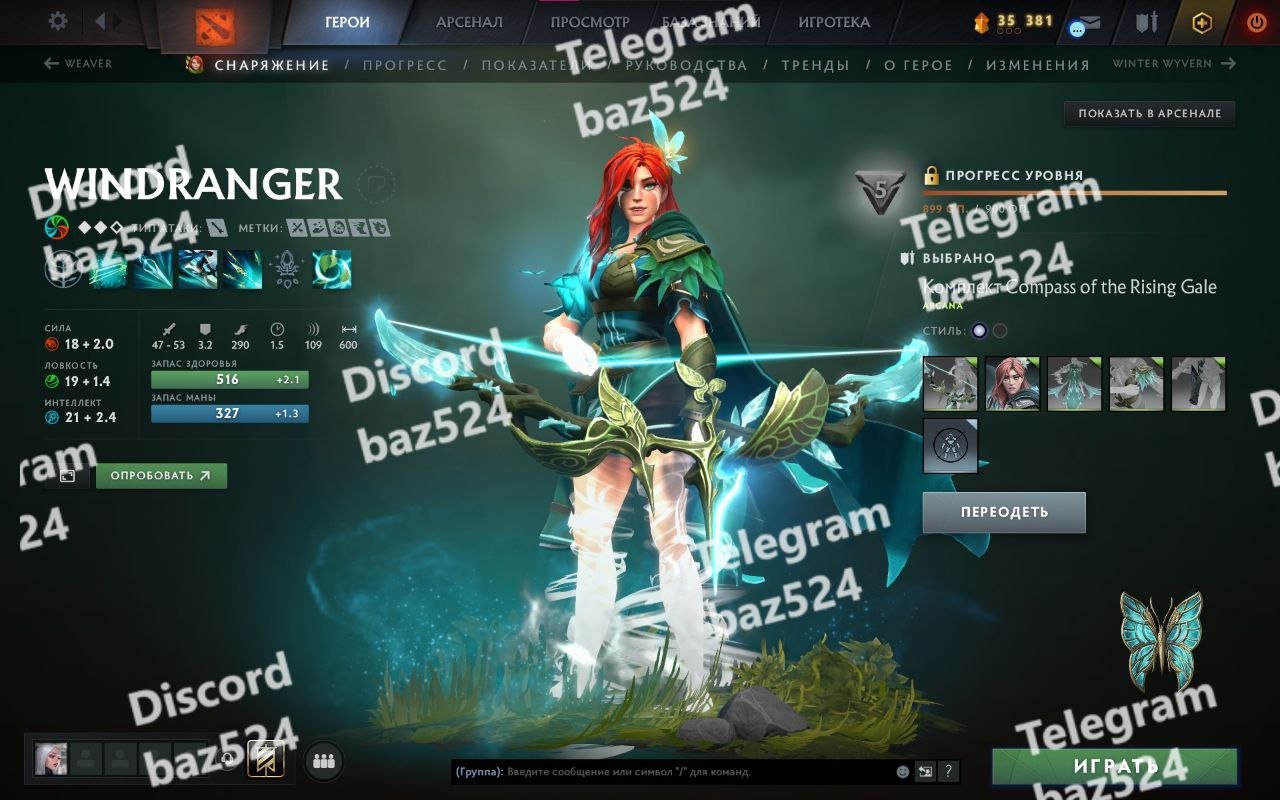The width and height of the screenshot is (1280, 800).
Task: Start matchmaking with the Играть button
Action: [x=1114, y=767]
